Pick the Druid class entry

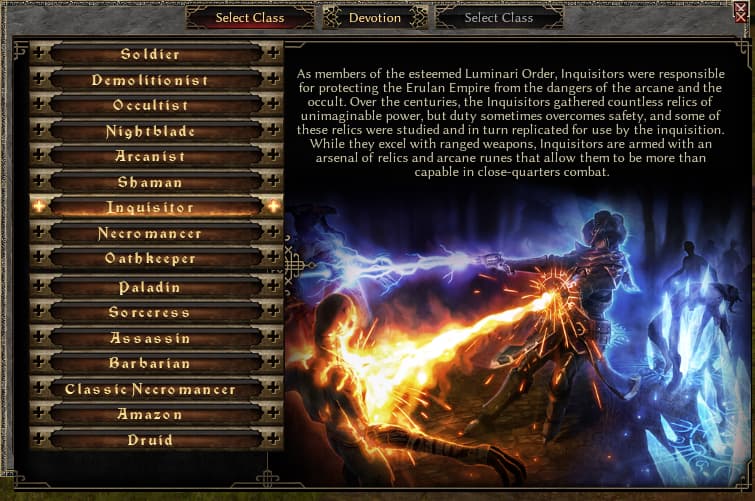pyautogui.click(x=151, y=440)
